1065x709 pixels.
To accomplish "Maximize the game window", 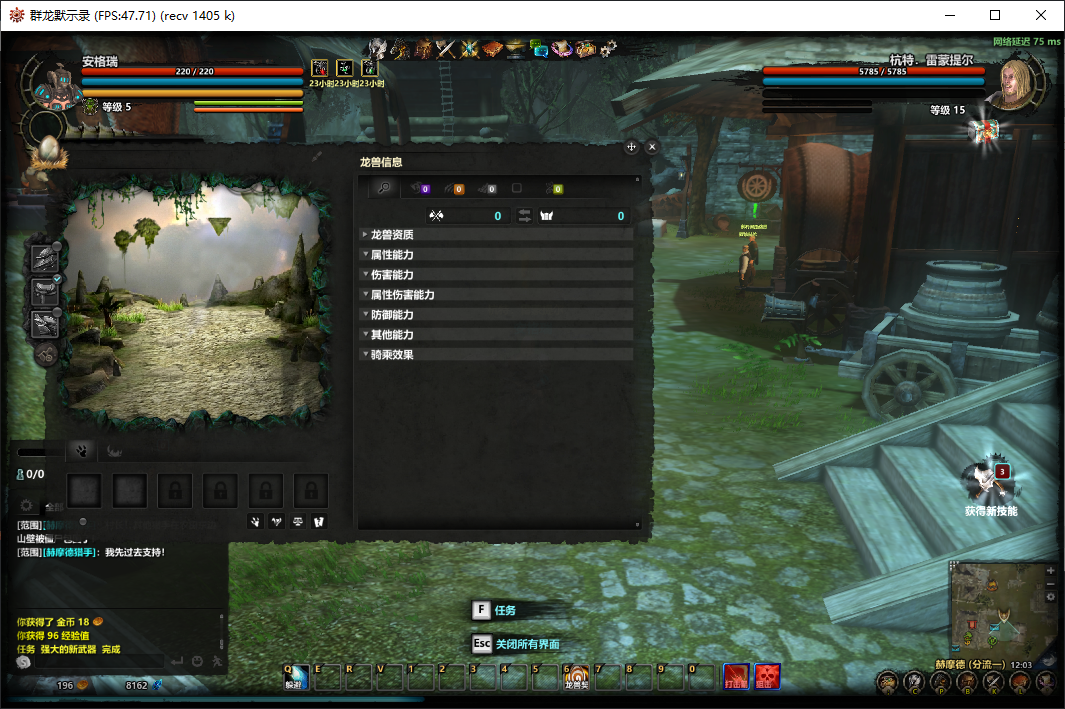I will [995, 15].
